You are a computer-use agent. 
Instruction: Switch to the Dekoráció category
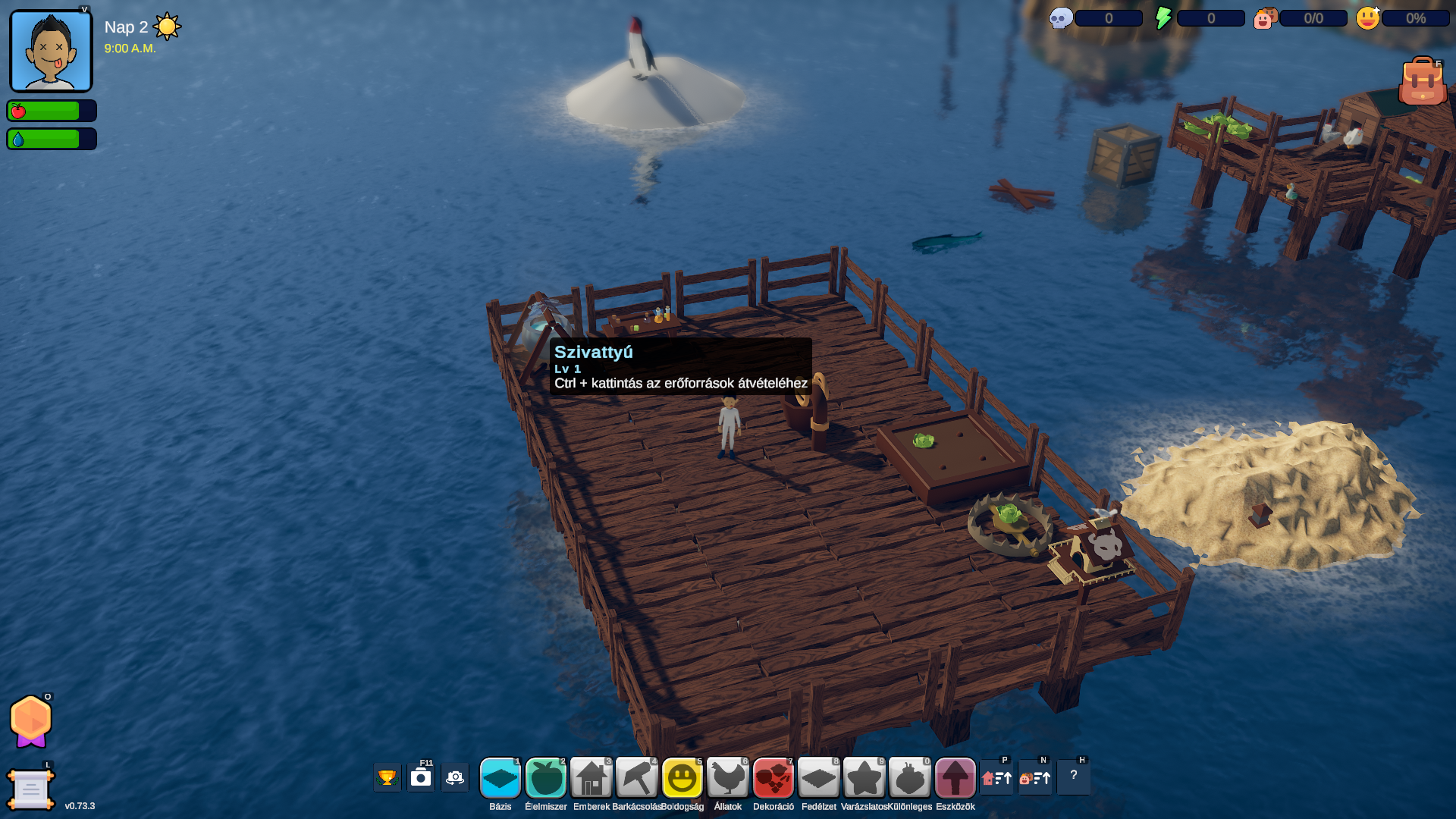pyautogui.click(x=773, y=778)
